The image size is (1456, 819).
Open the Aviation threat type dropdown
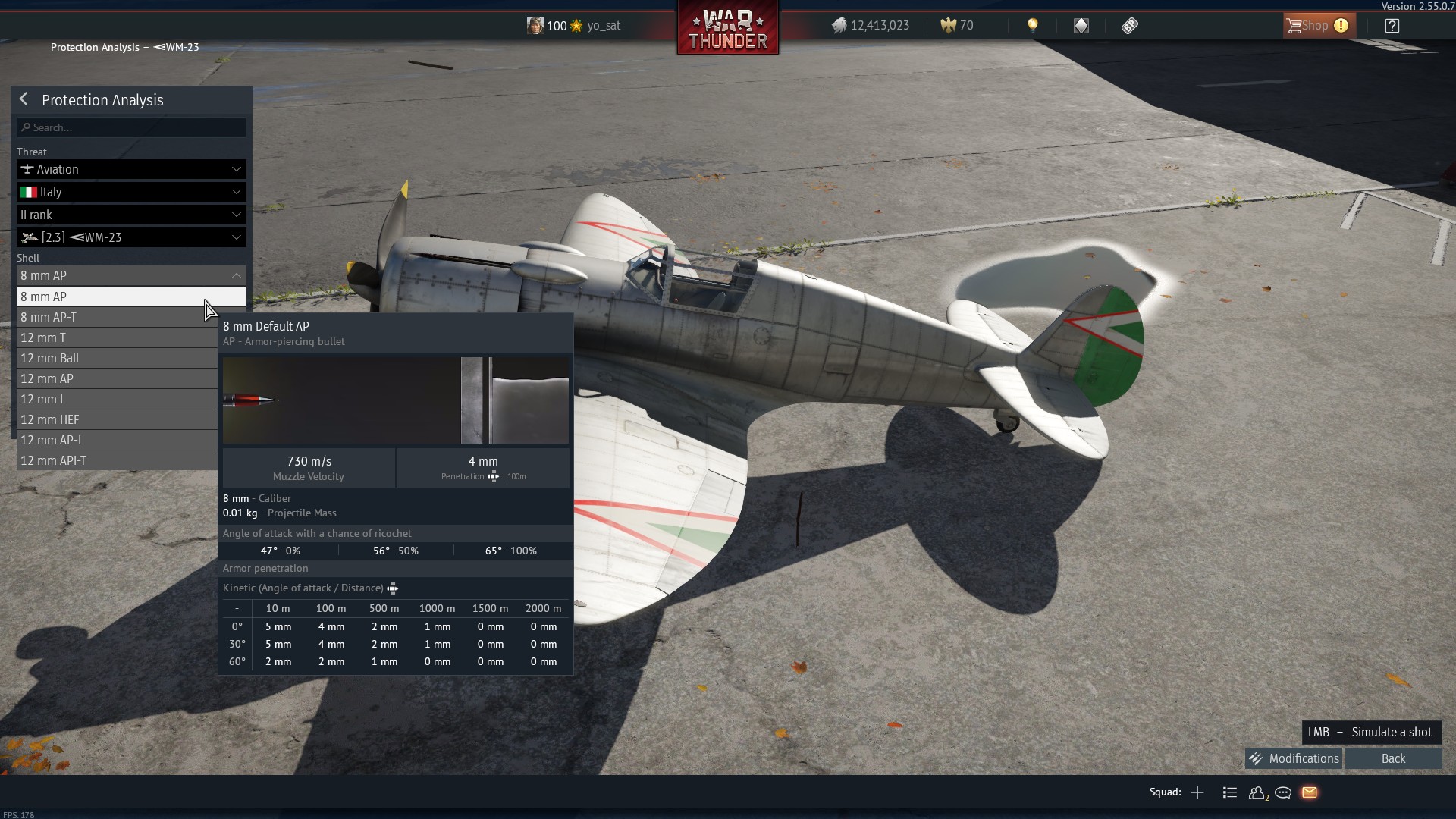(131, 169)
